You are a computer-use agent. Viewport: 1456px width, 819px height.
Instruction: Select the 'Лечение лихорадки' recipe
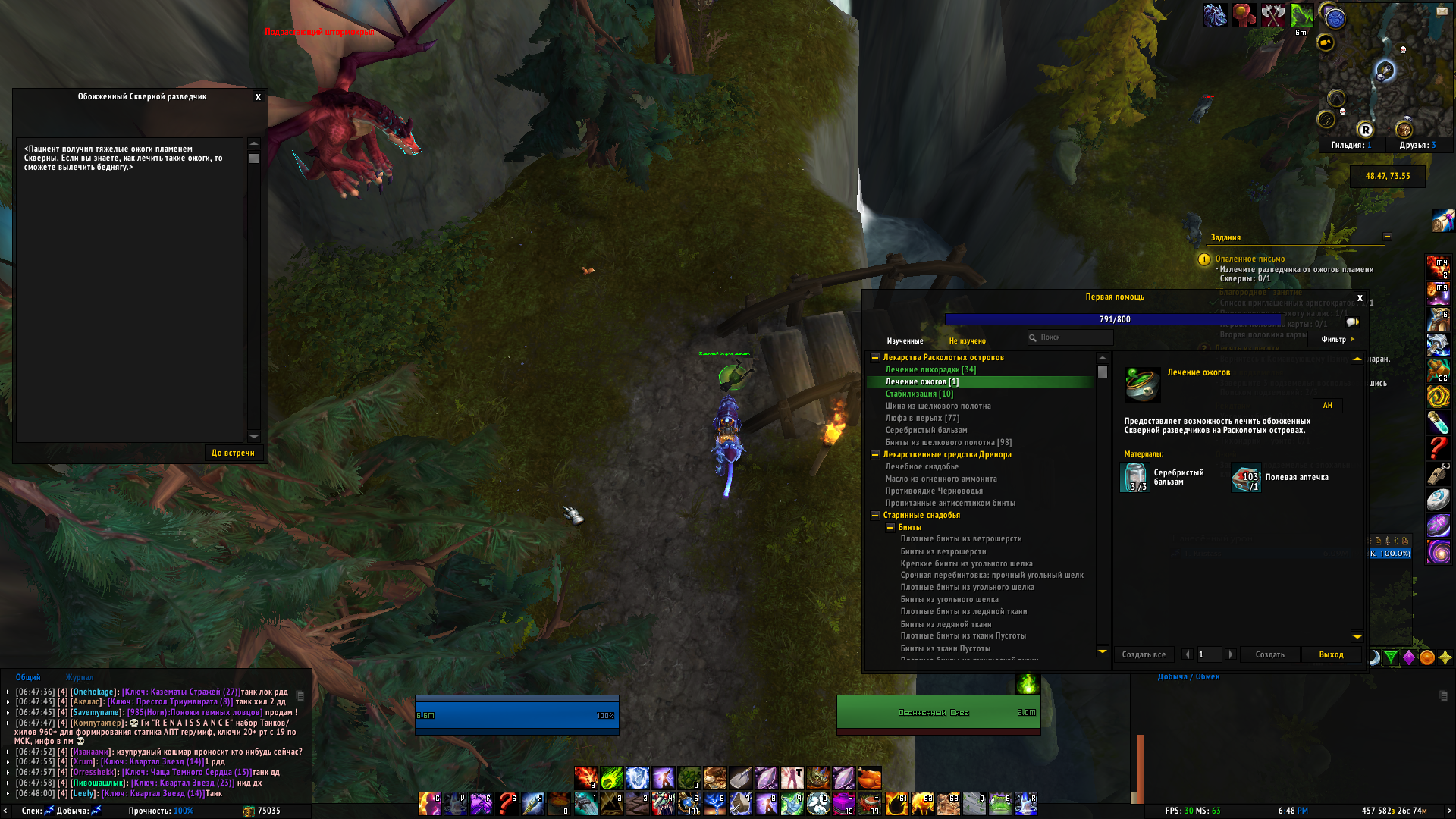click(930, 369)
